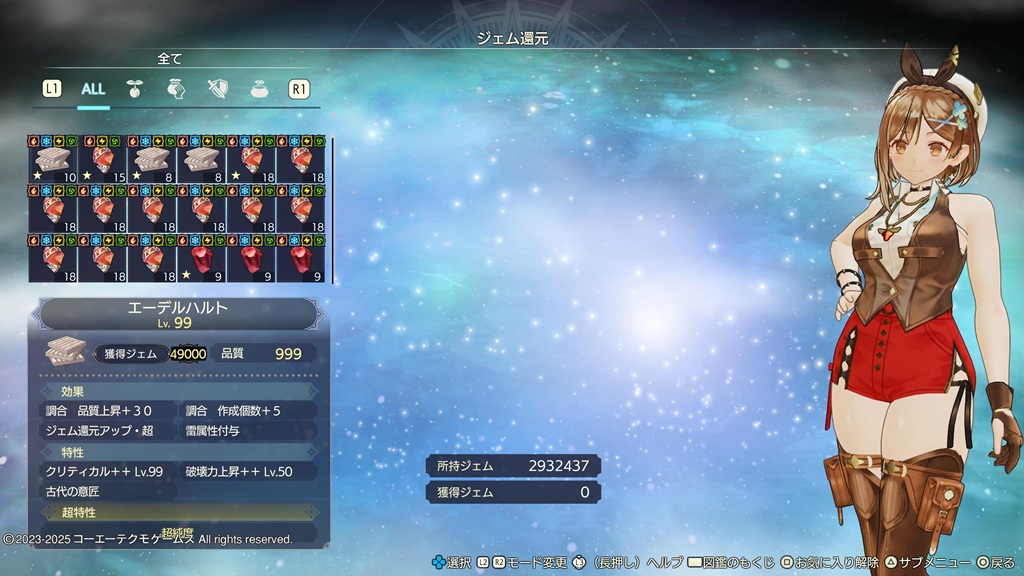Screen dimensions: 1024x576
Task: Select the unstarred ingot stack of 8
Action: (x=202, y=161)
